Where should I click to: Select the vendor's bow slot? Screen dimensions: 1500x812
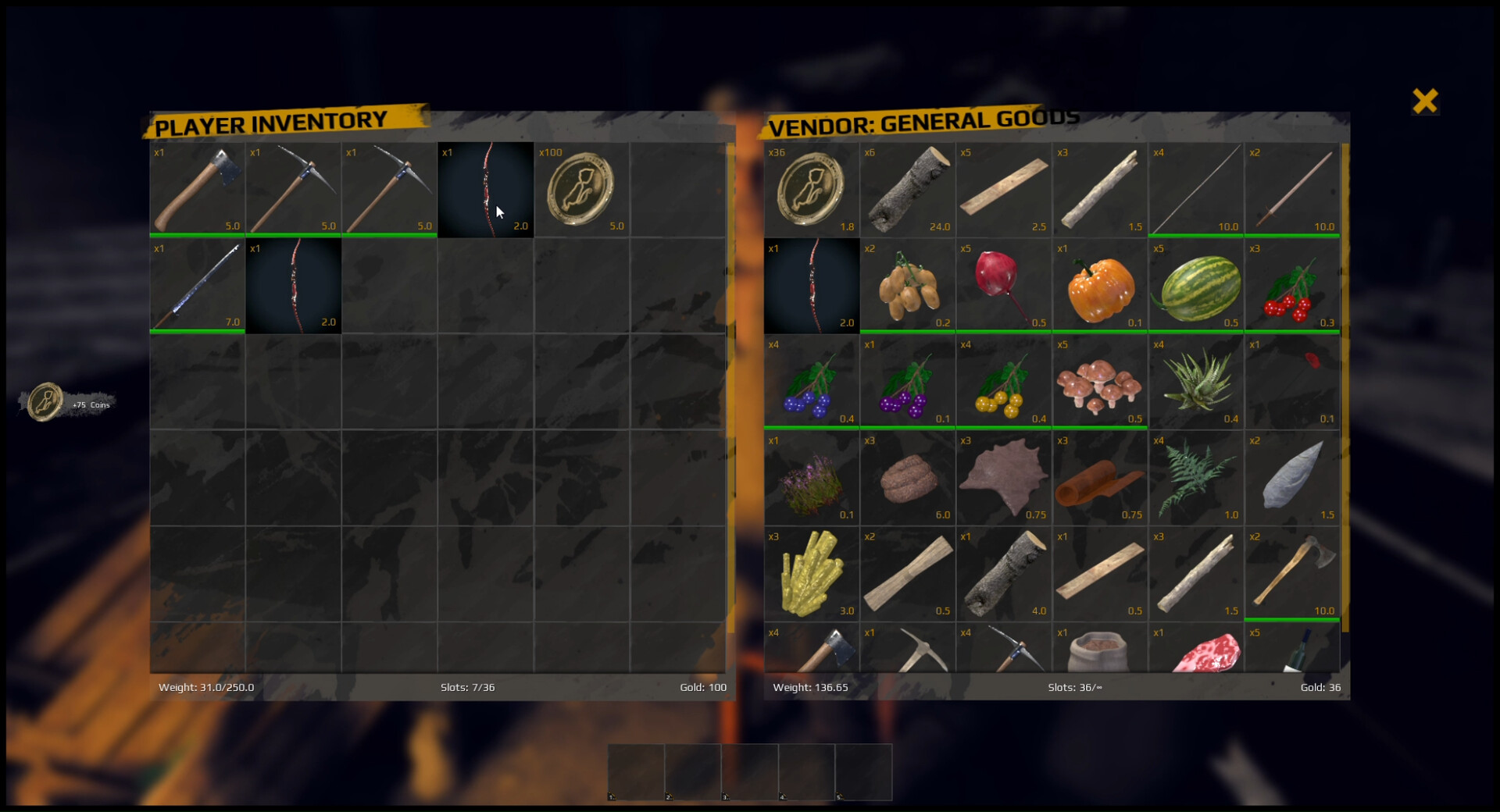click(811, 286)
